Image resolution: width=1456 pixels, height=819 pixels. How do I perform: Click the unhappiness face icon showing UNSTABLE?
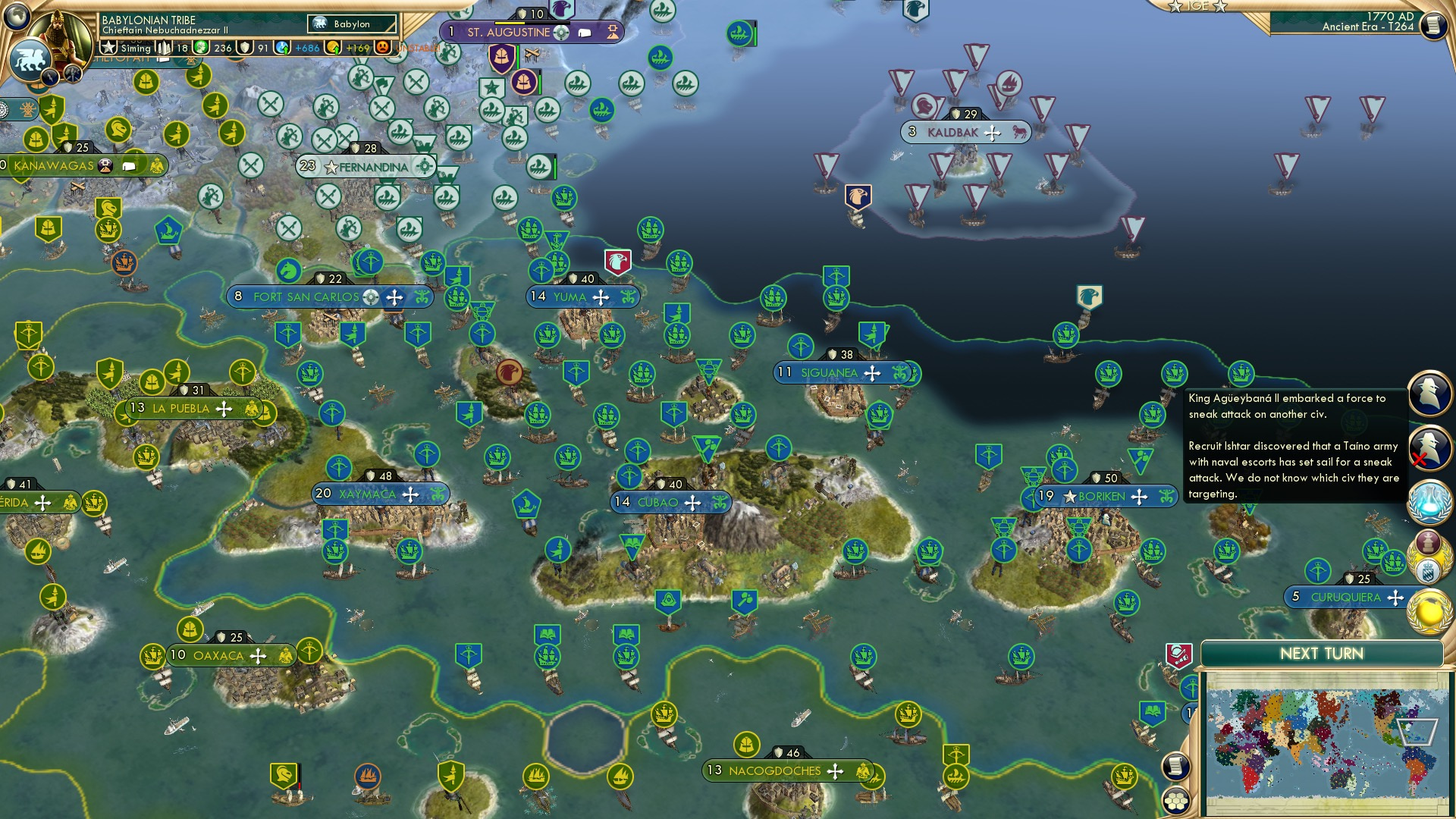[384, 47]
